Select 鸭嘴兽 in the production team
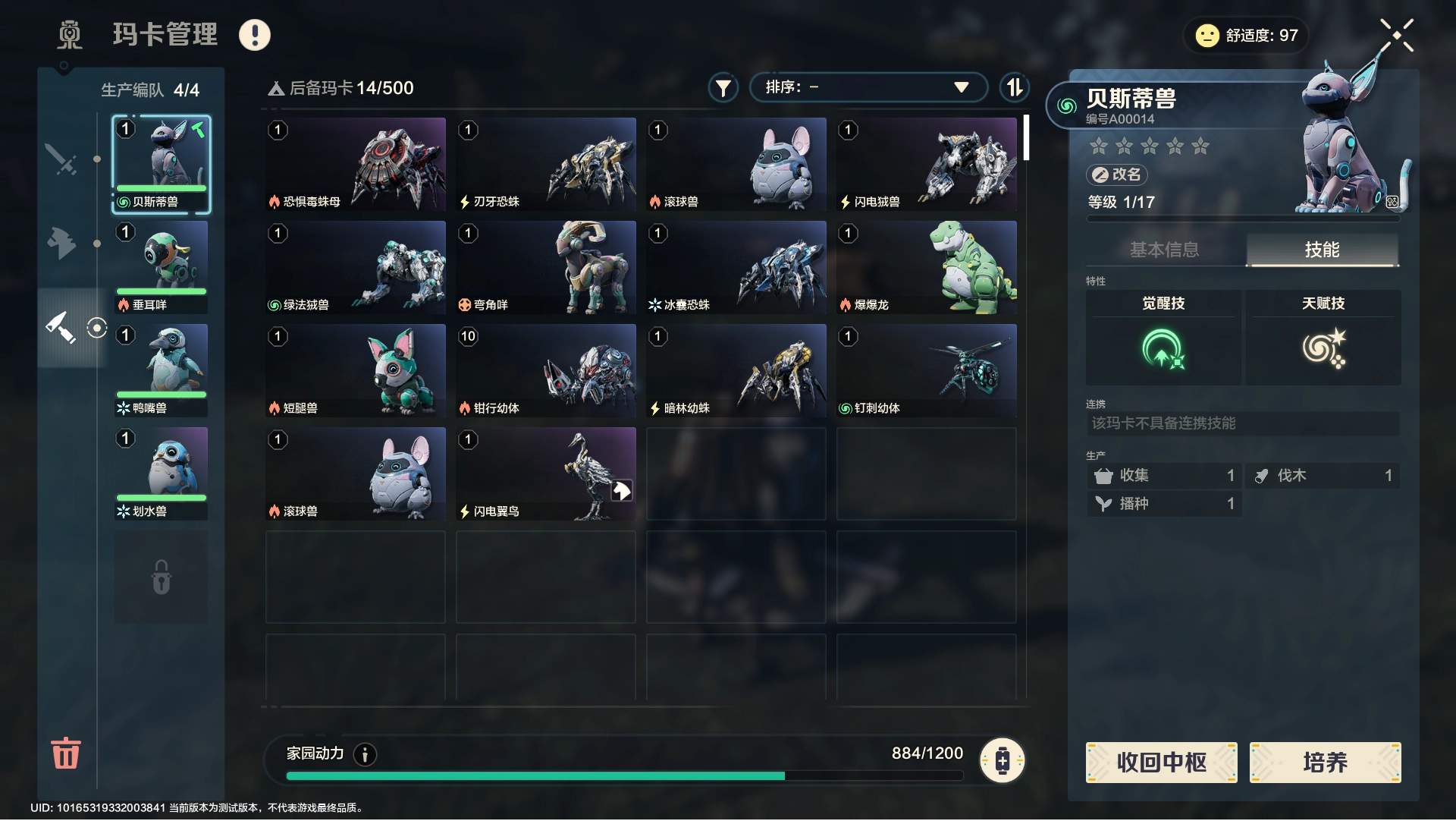 pyautogui.click(x=161, y=370)
